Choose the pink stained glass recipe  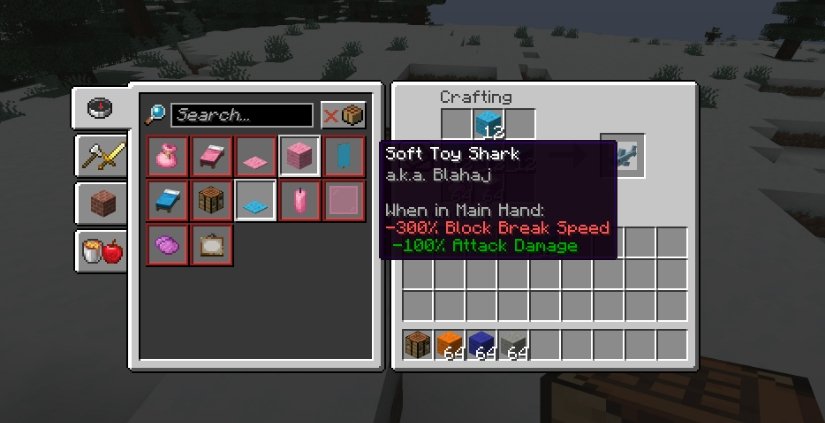(x=343, y=200)
